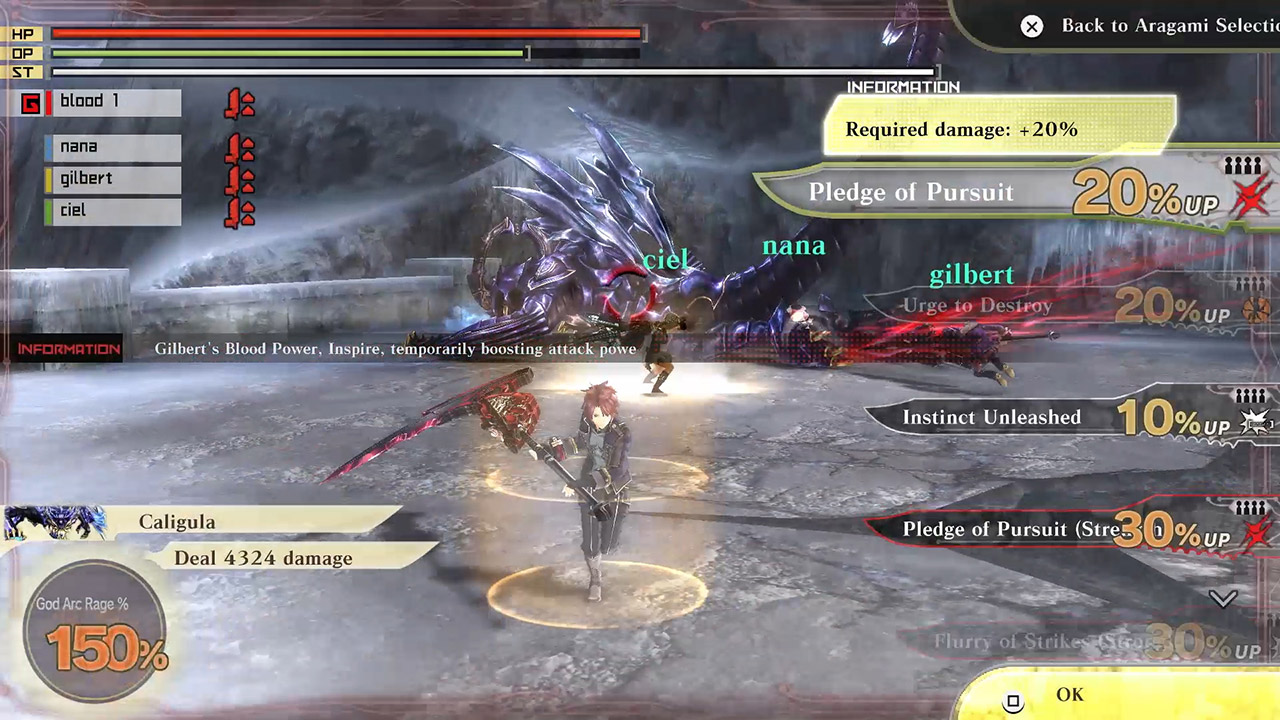Click the attack buff sword icon beside nana
Viewport: 1280px width, 720px height.
[238, 146]
